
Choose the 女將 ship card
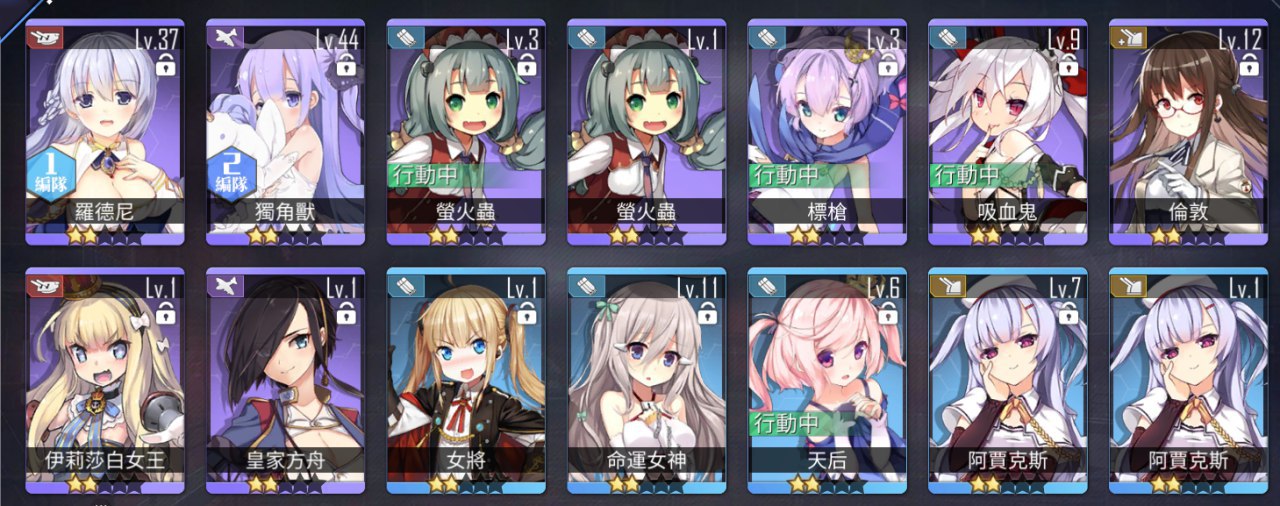[x=466, y=380]
